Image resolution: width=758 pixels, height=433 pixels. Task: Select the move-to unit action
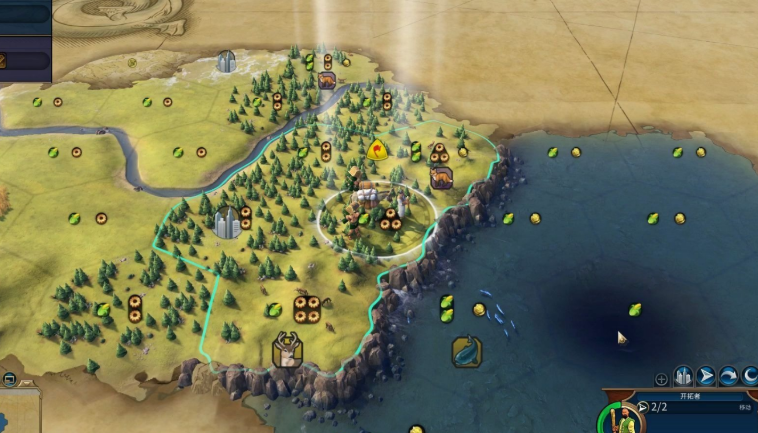coord(707,377)
